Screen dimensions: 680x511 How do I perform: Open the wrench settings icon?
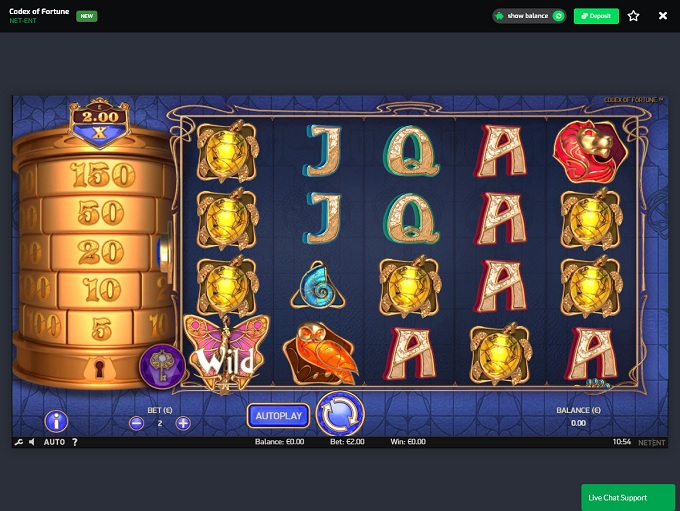click(18, 442)
